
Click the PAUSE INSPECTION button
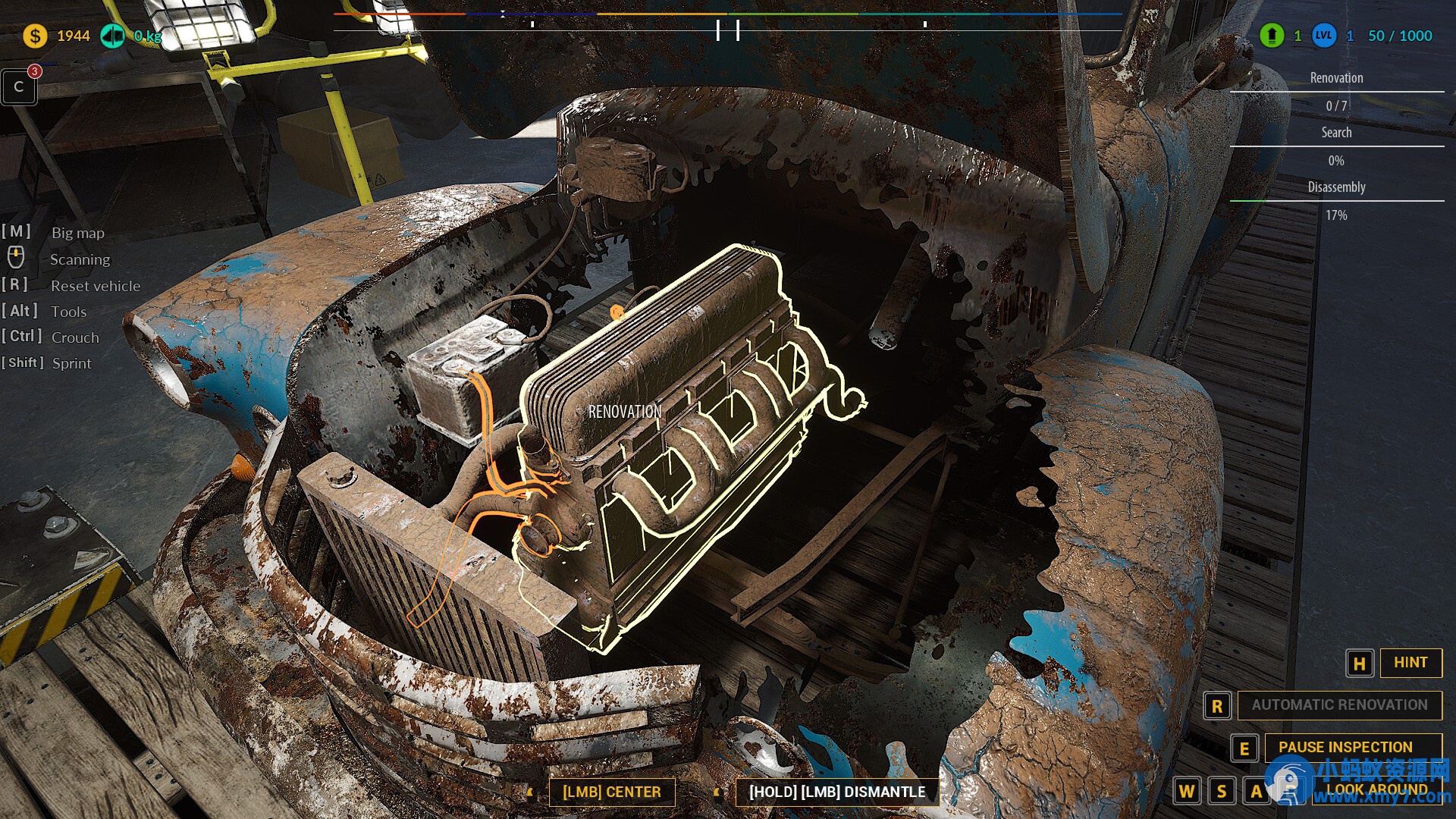click(x=1345, y=747)
